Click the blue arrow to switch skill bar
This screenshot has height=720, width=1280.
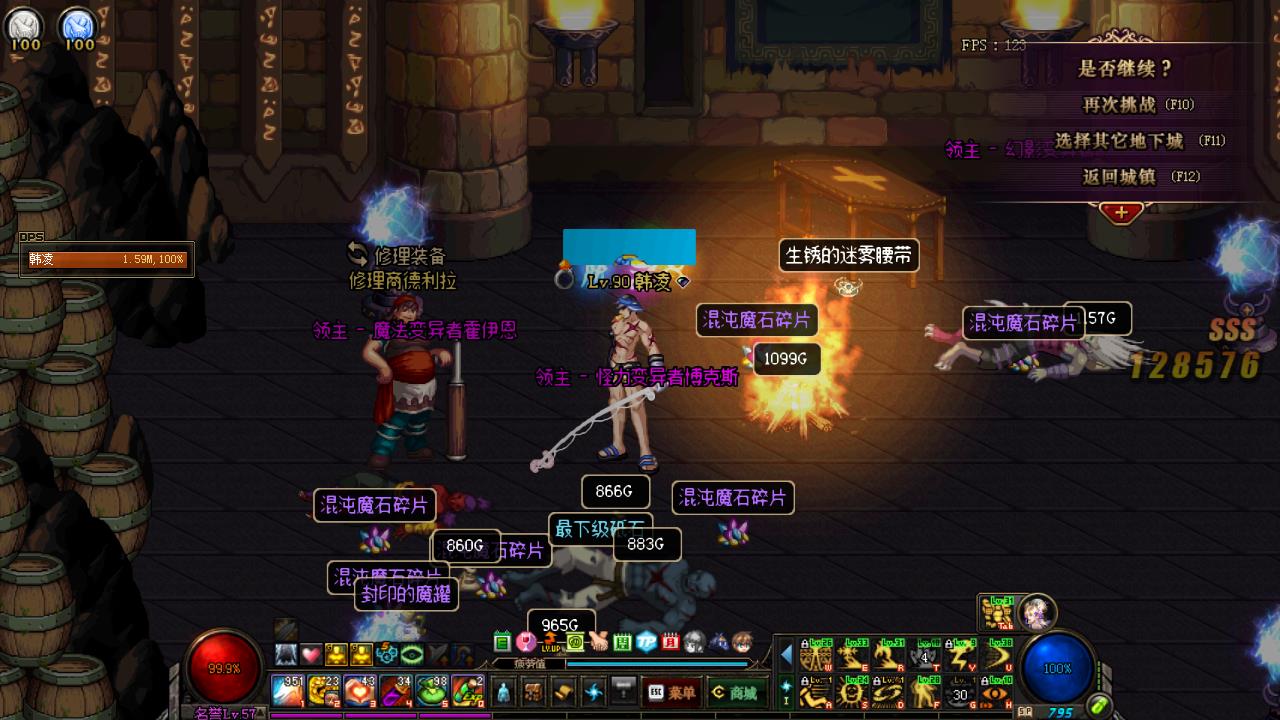click(786, 655)
